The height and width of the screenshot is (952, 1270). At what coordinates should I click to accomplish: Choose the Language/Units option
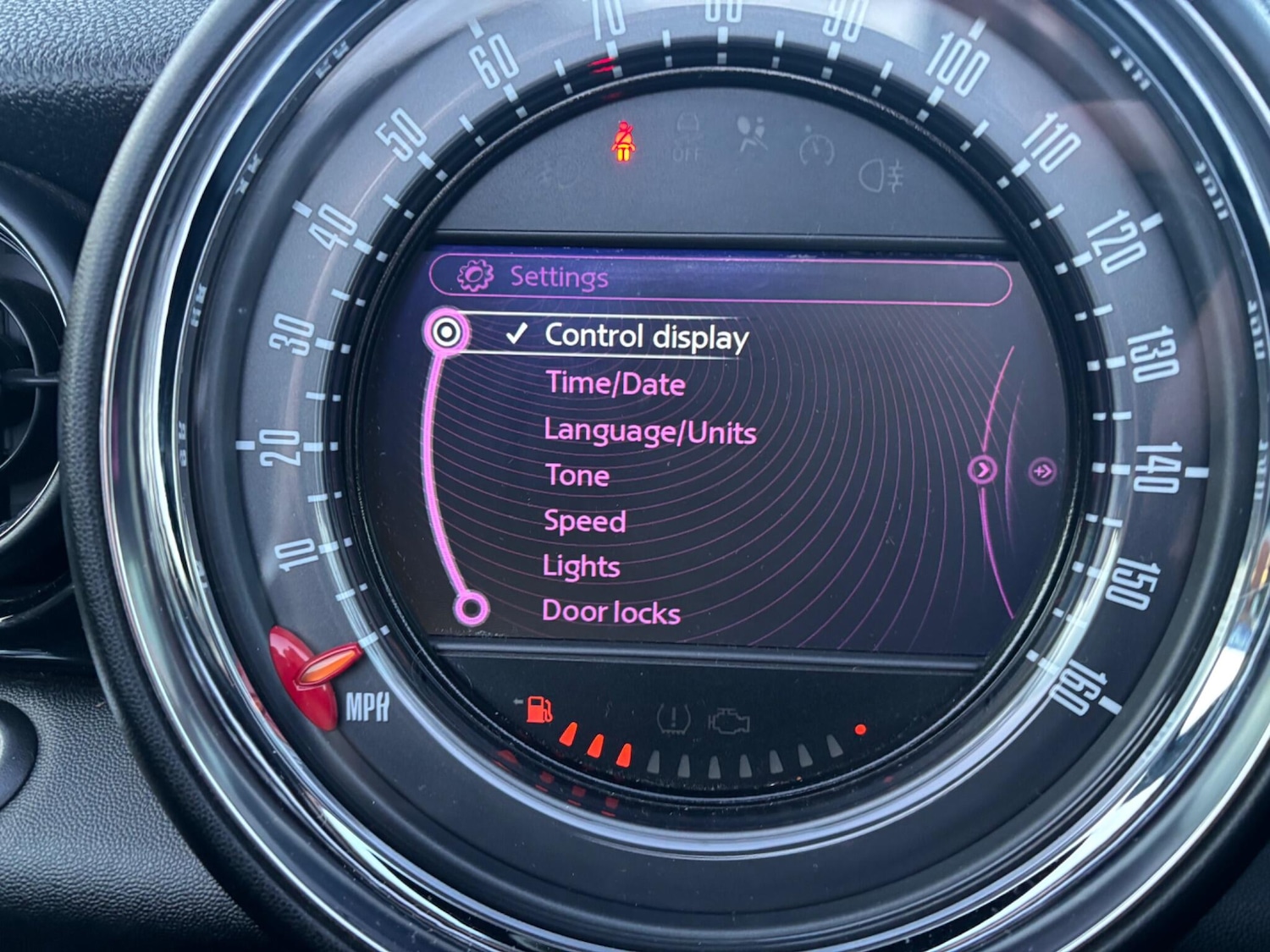[x=649, y=432]
